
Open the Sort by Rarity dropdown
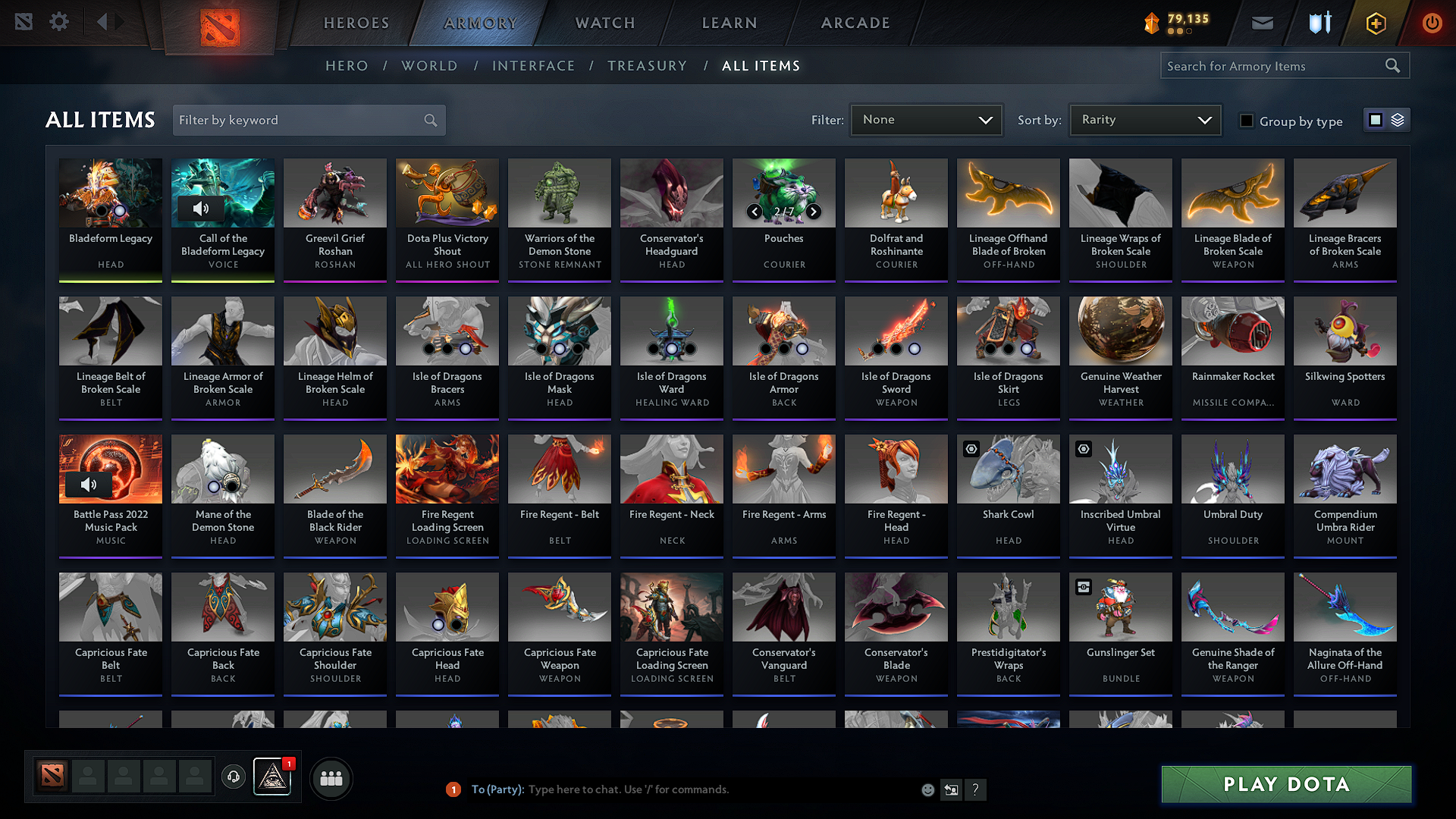click(1144, 119)
